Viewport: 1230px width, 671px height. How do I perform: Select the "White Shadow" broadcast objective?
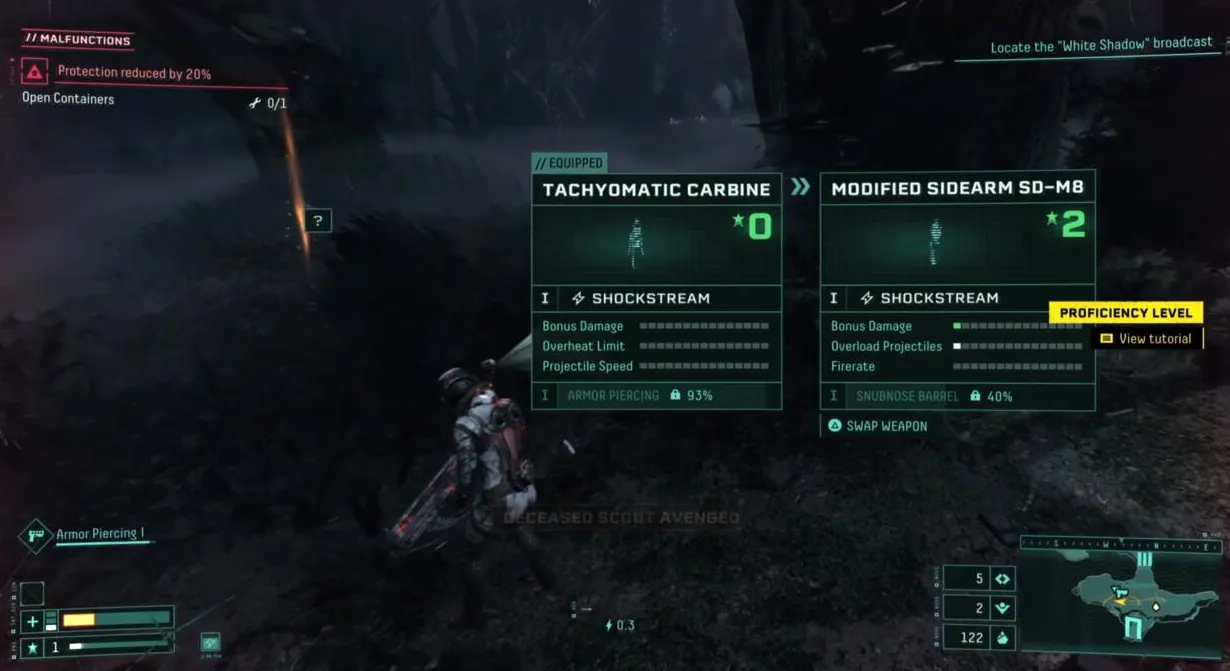[1100, 46]
